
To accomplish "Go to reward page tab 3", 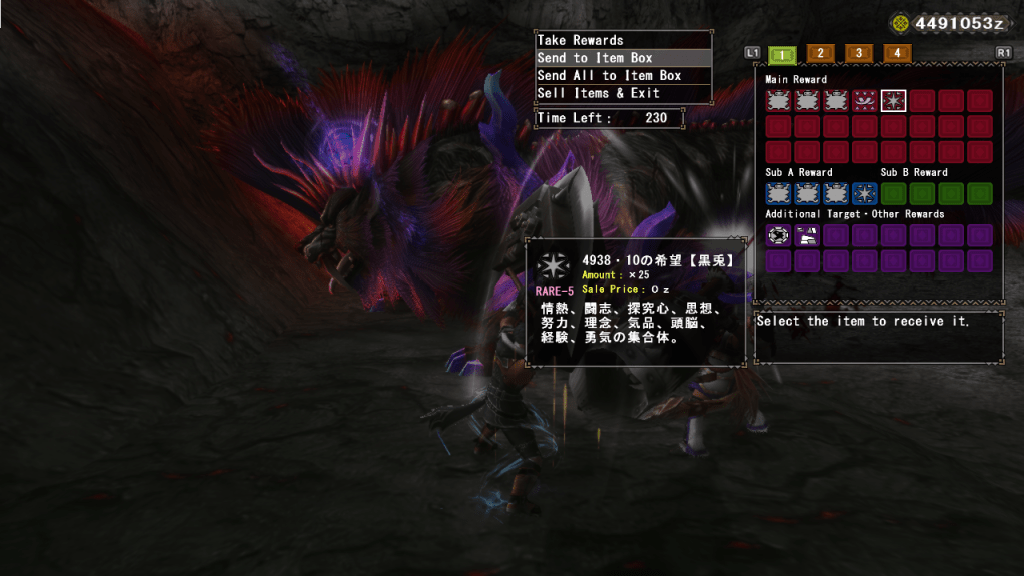I will pyautogui.click(x=858, y=53).
